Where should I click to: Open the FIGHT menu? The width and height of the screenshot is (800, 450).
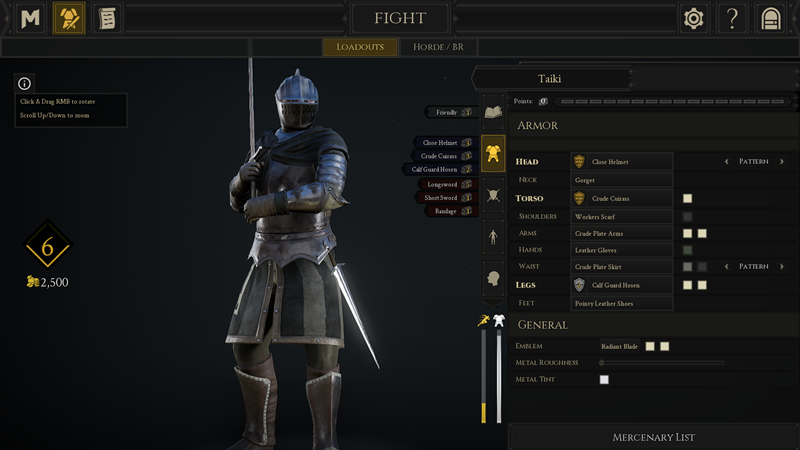click(x=399, y=18)
